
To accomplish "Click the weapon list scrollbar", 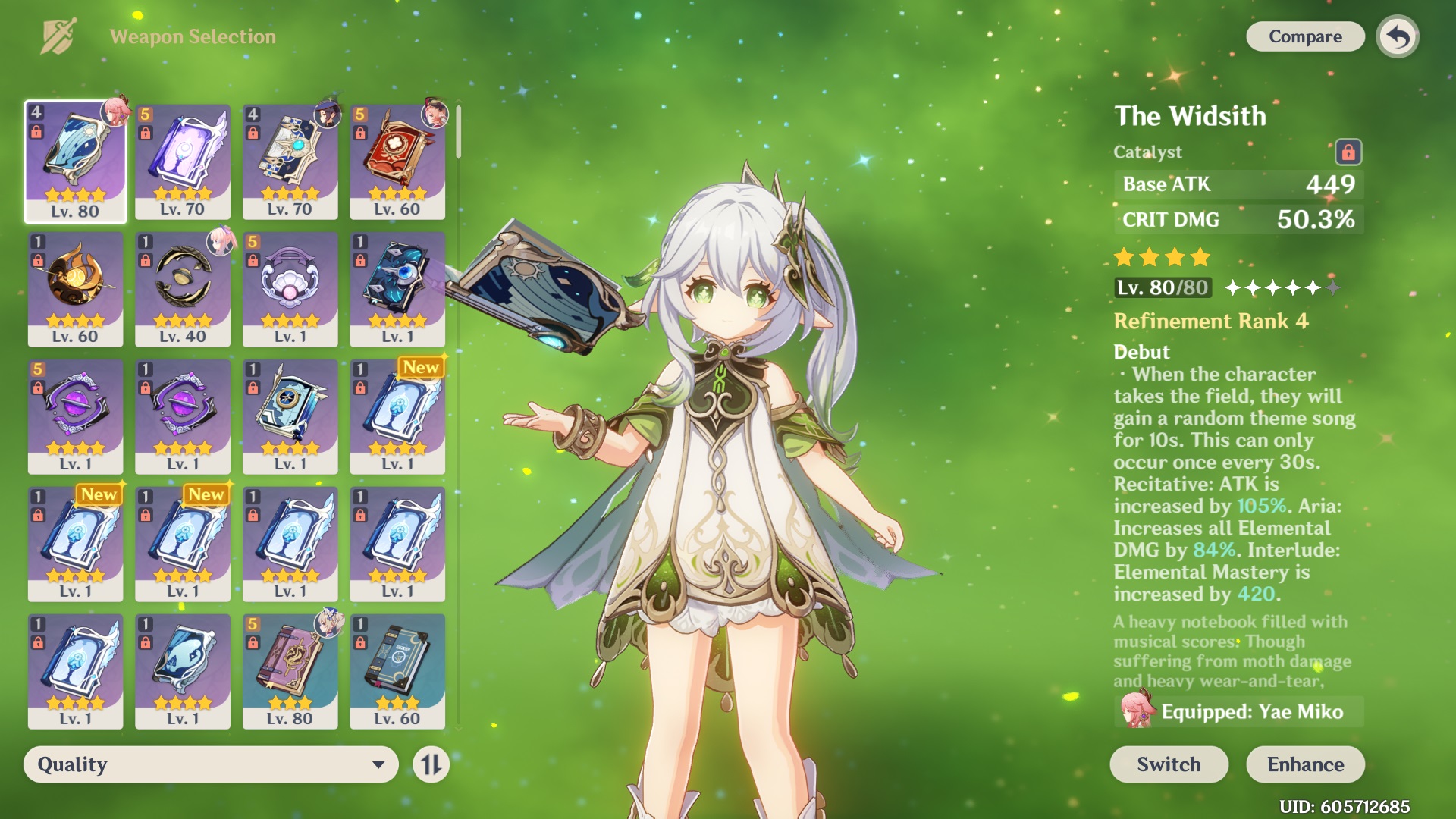I will [459, 133].
